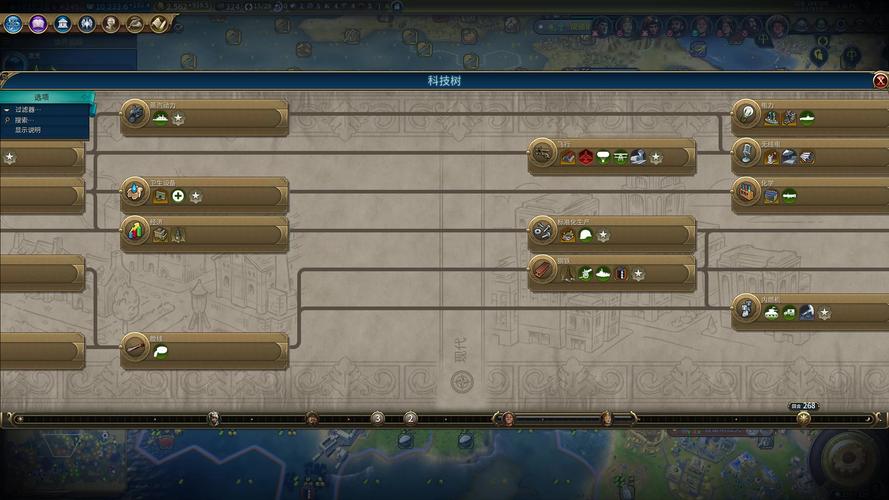This screenshot has height=500, width=889.
Task: Select the show legend option (显示说明)
Action: coord(28,130)
